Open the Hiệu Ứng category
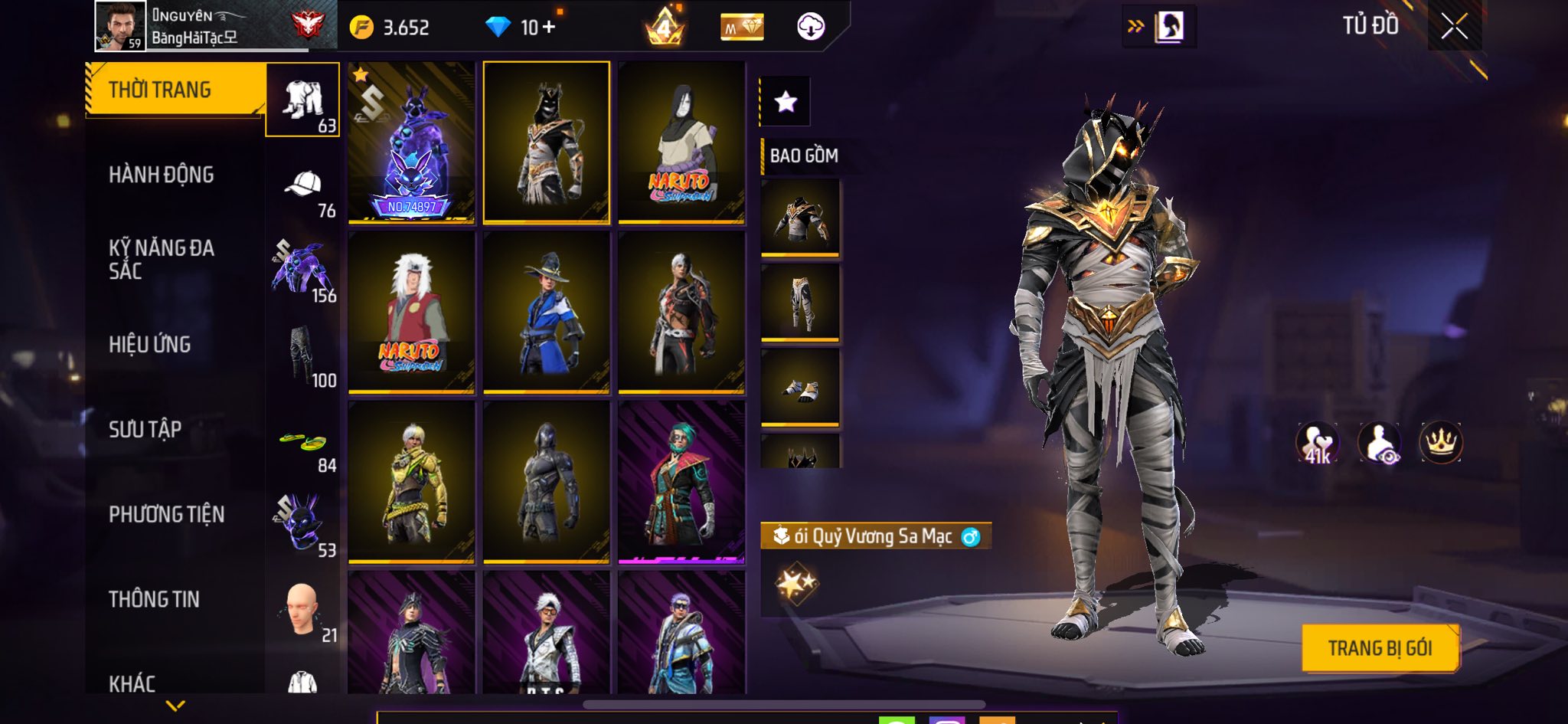The width and height of the screenshot is (1568, 724). click(x=150, y=345)
